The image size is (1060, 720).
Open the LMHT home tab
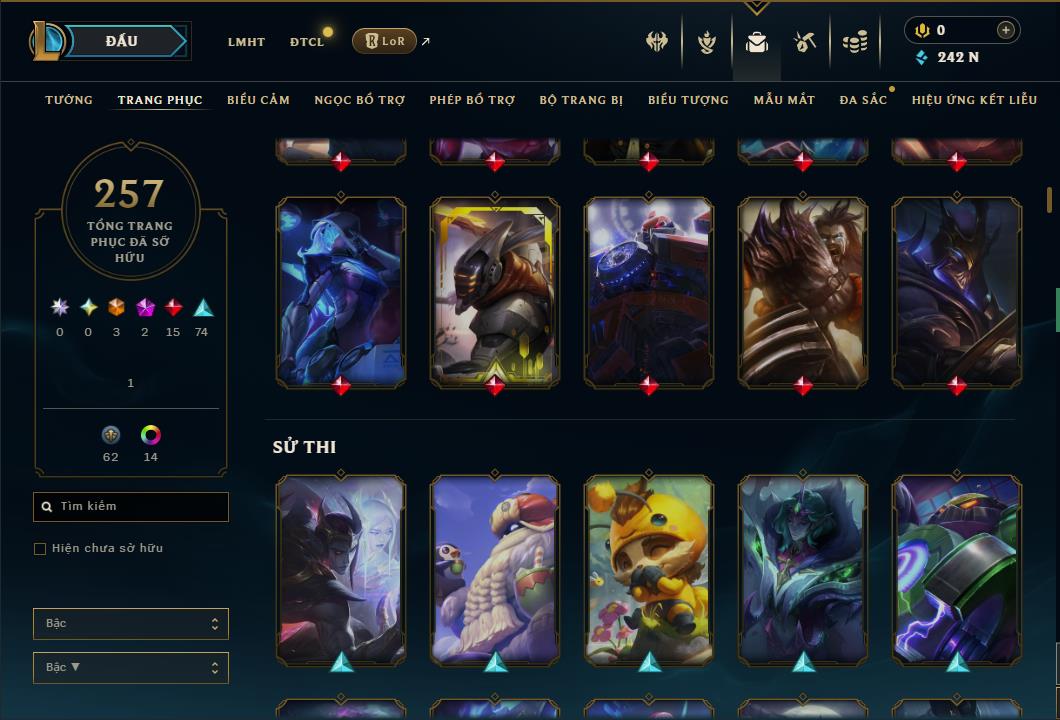pyautogui.click(x=246, y=42)
